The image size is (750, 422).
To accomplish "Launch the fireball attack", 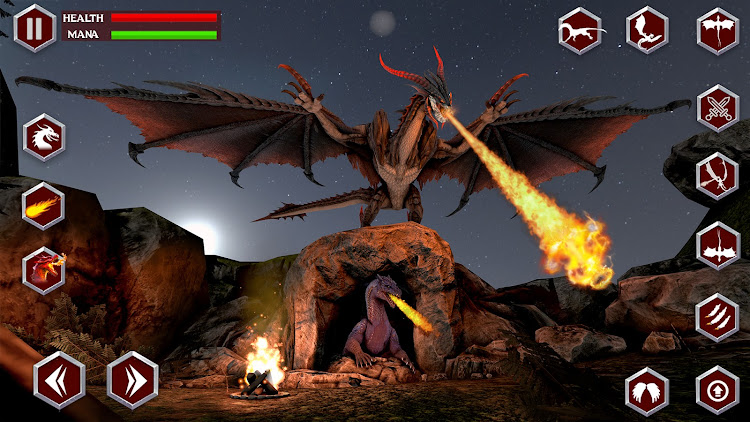I will click(44, 206).
